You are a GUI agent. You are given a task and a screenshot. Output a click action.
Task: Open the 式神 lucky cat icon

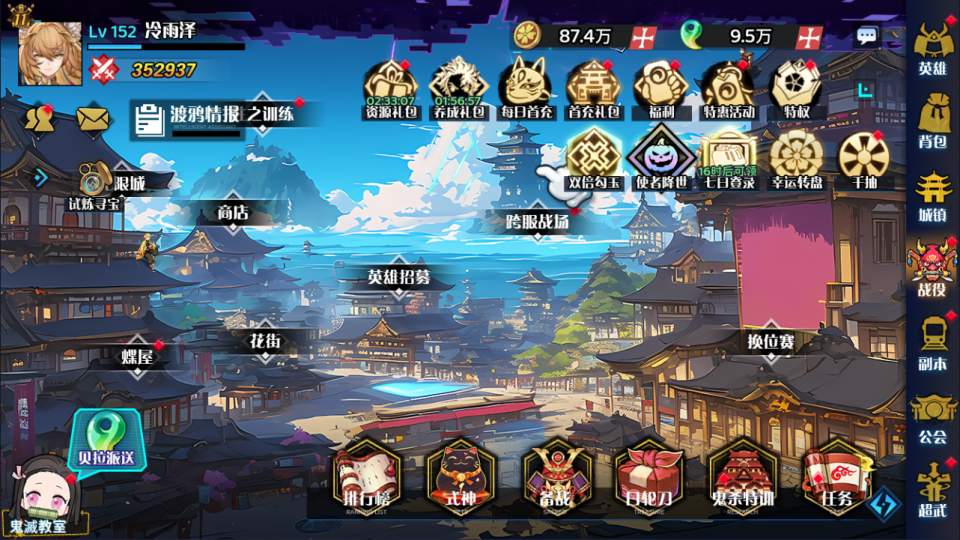pos(461,476)
